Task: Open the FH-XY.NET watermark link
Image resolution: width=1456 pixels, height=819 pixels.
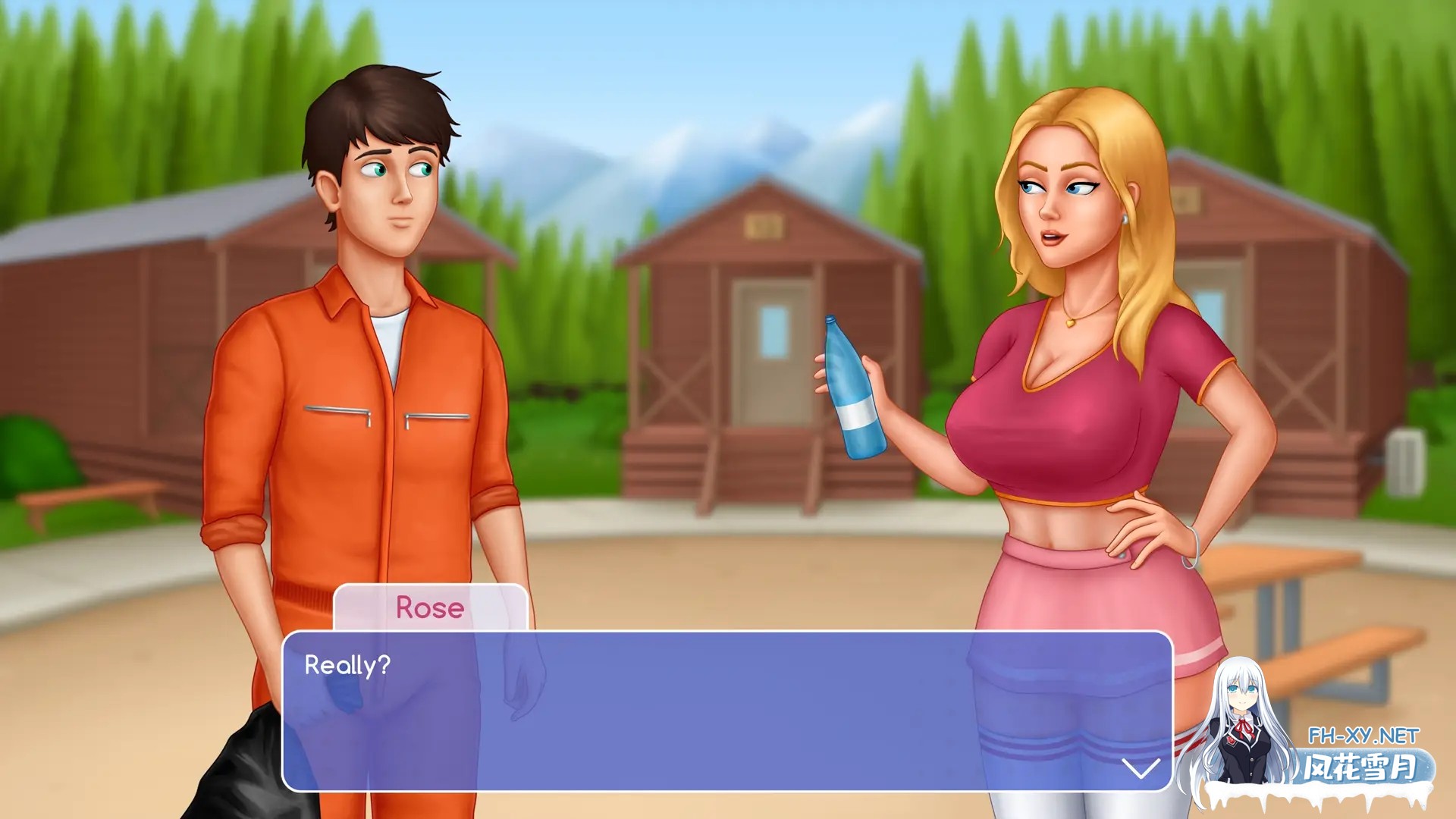Action: tap(1363, 736)
